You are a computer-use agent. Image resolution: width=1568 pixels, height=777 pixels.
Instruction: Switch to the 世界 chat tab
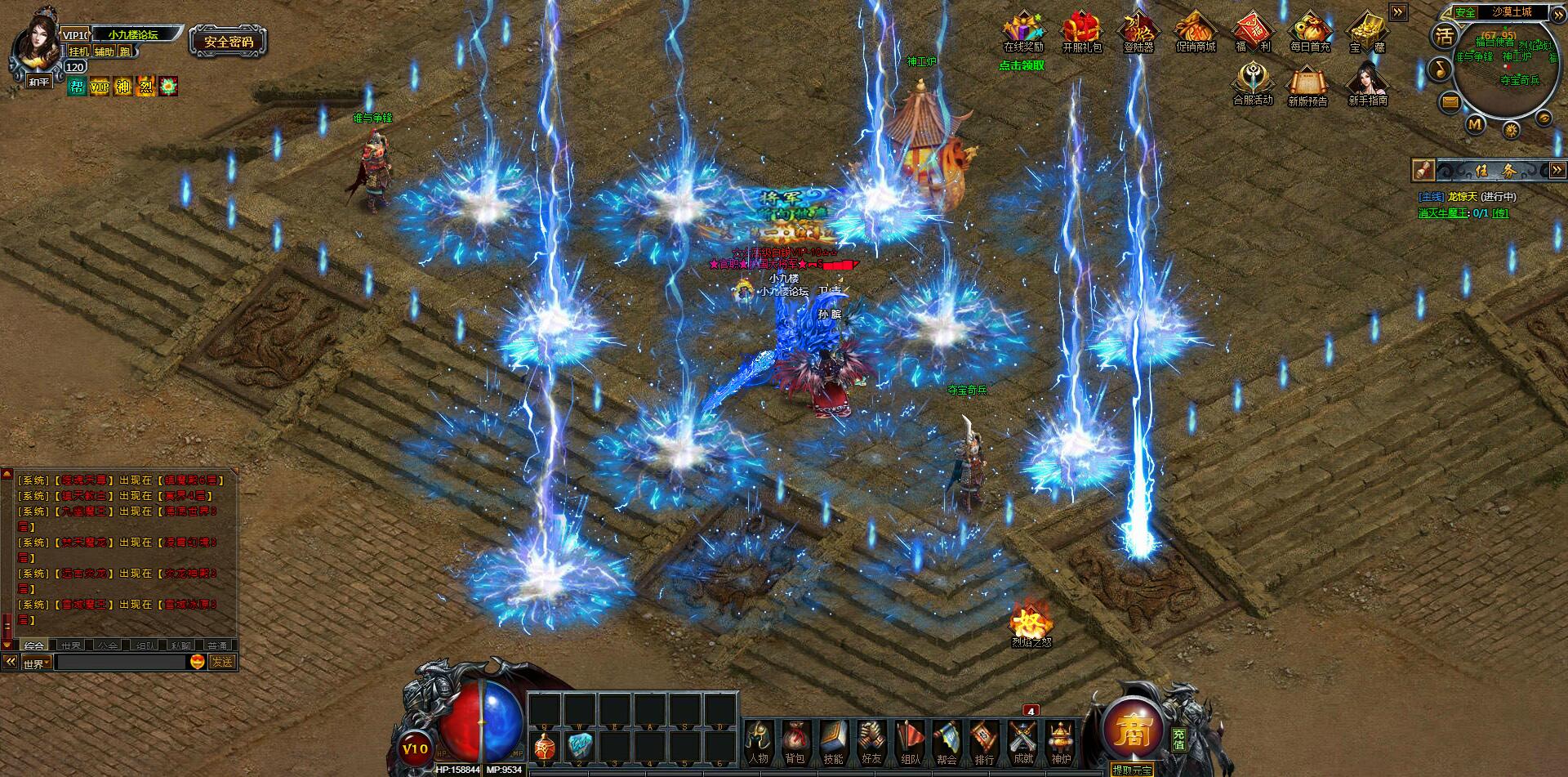click(71, 645)
